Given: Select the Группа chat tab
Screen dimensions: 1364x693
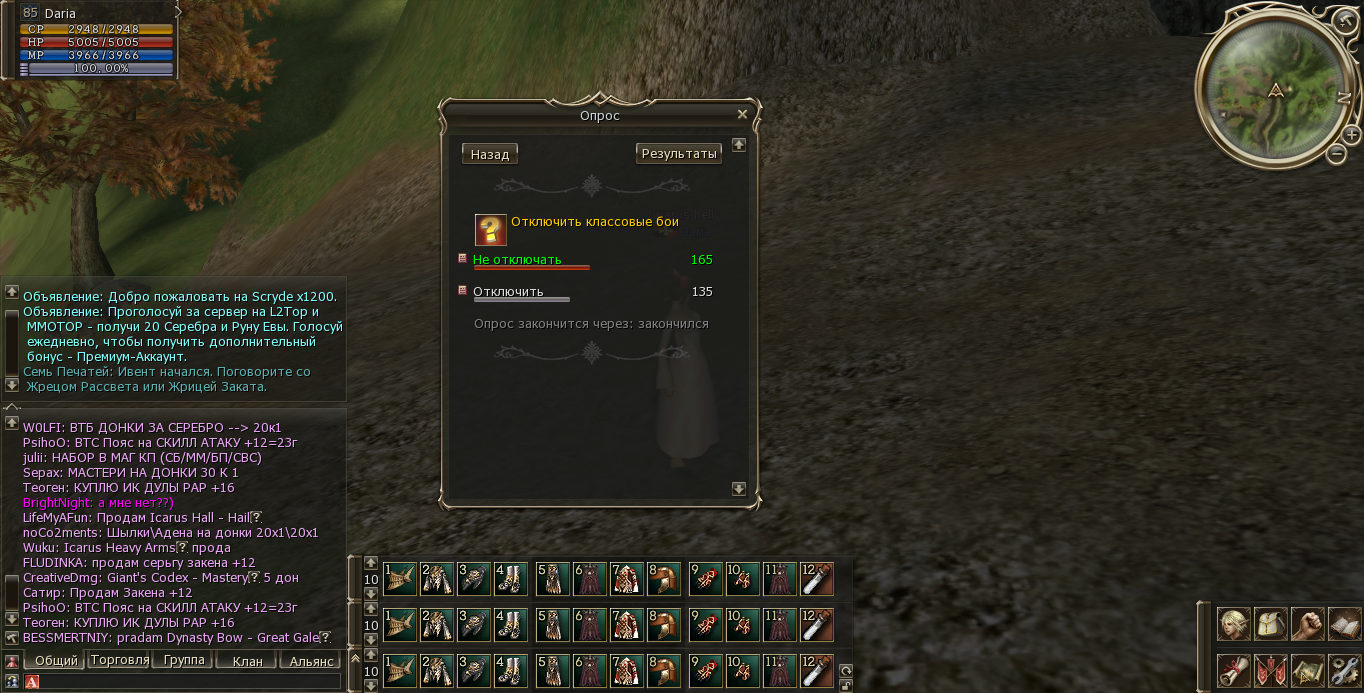Looking at the screenshot, I should (x=183, y=660).
